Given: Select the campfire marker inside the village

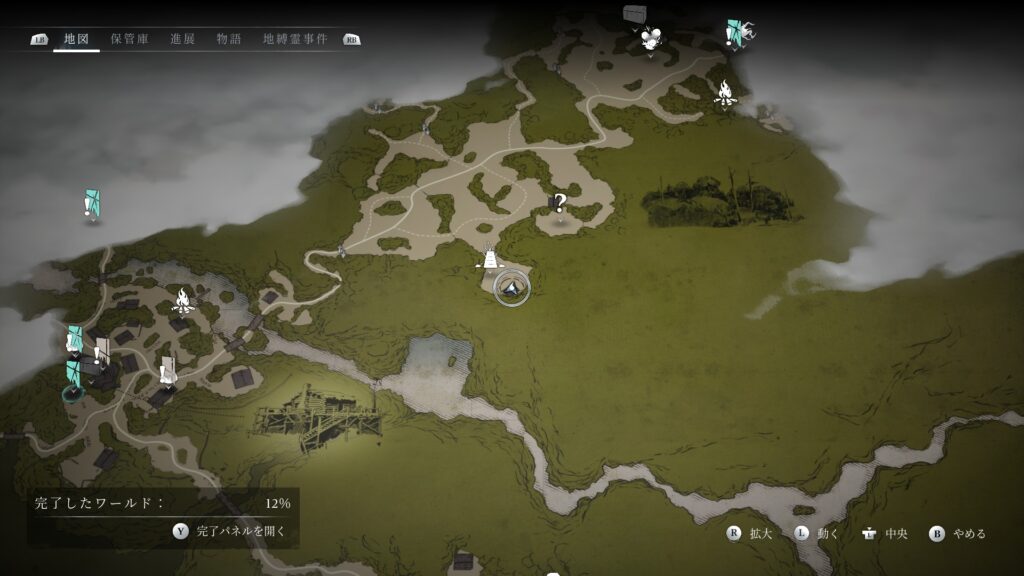Looking at the screenshot, I should pos(183,298).
